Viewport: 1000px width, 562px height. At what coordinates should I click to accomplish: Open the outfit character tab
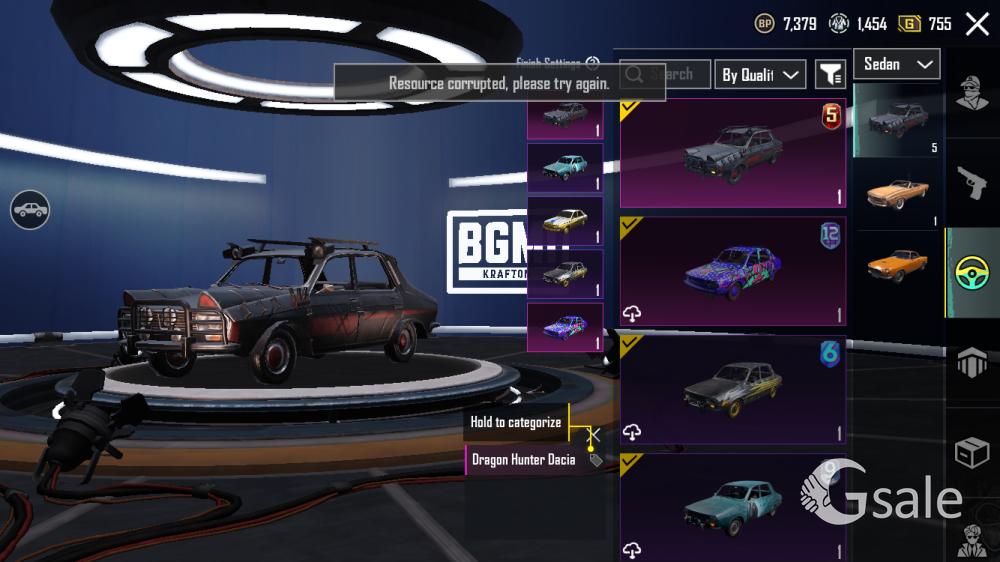point(972,95)
